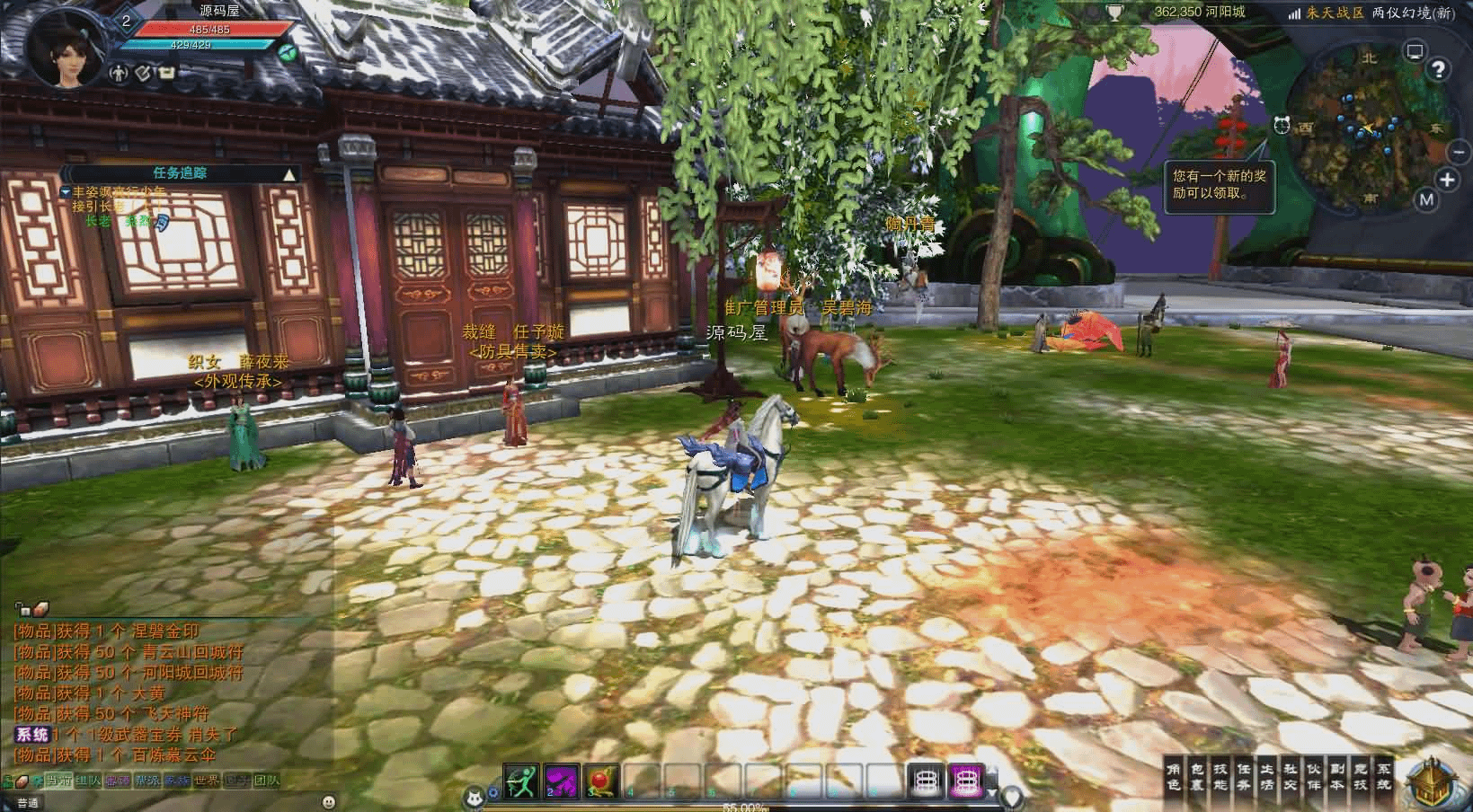Image resolution: width=1473 pixels, height=812 pixels.
Task: Zoom in the minimap with plus button
Action: 1447,180
